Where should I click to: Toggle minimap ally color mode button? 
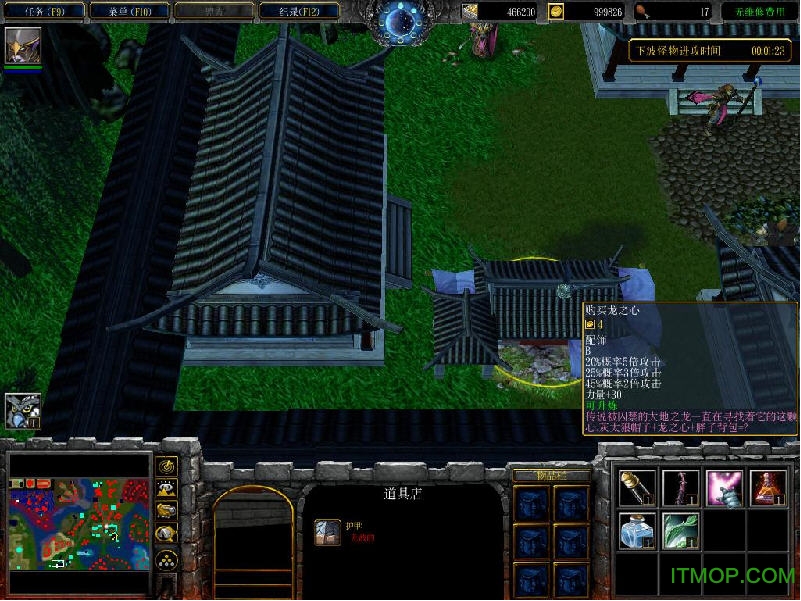[167, 512]
